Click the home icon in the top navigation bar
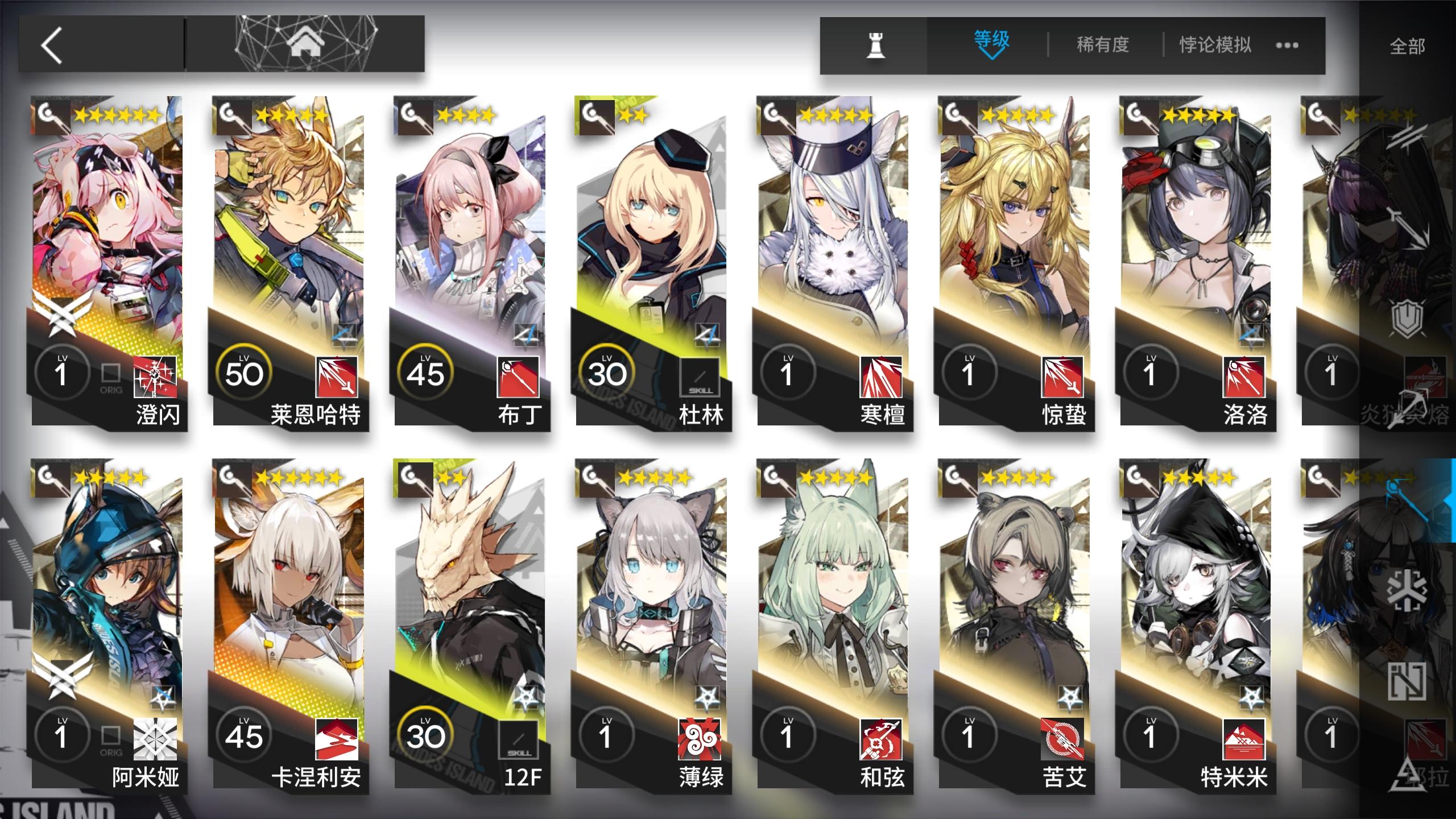 click(x=307, y=43)
